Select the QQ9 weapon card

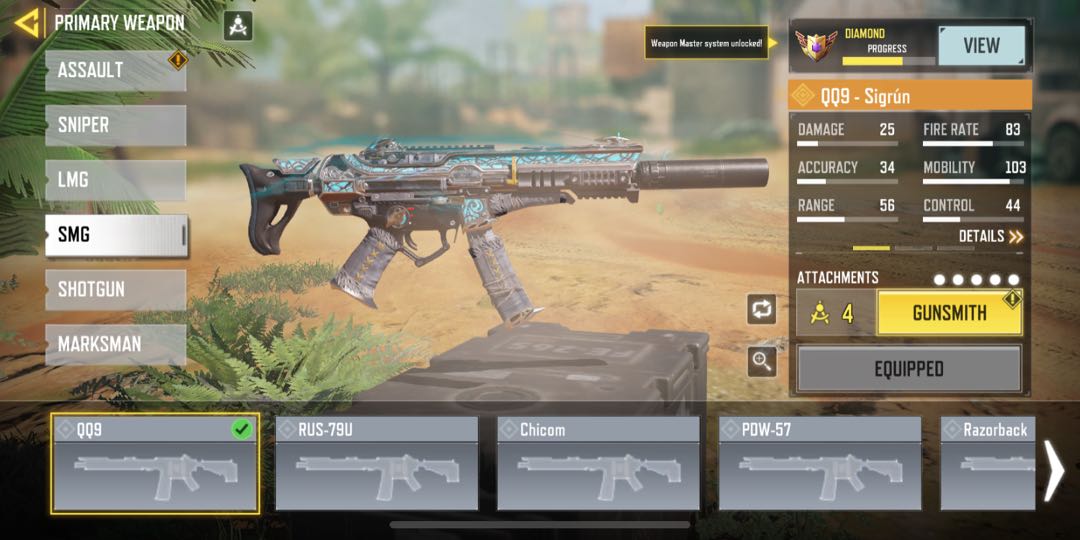pos(155,463)
